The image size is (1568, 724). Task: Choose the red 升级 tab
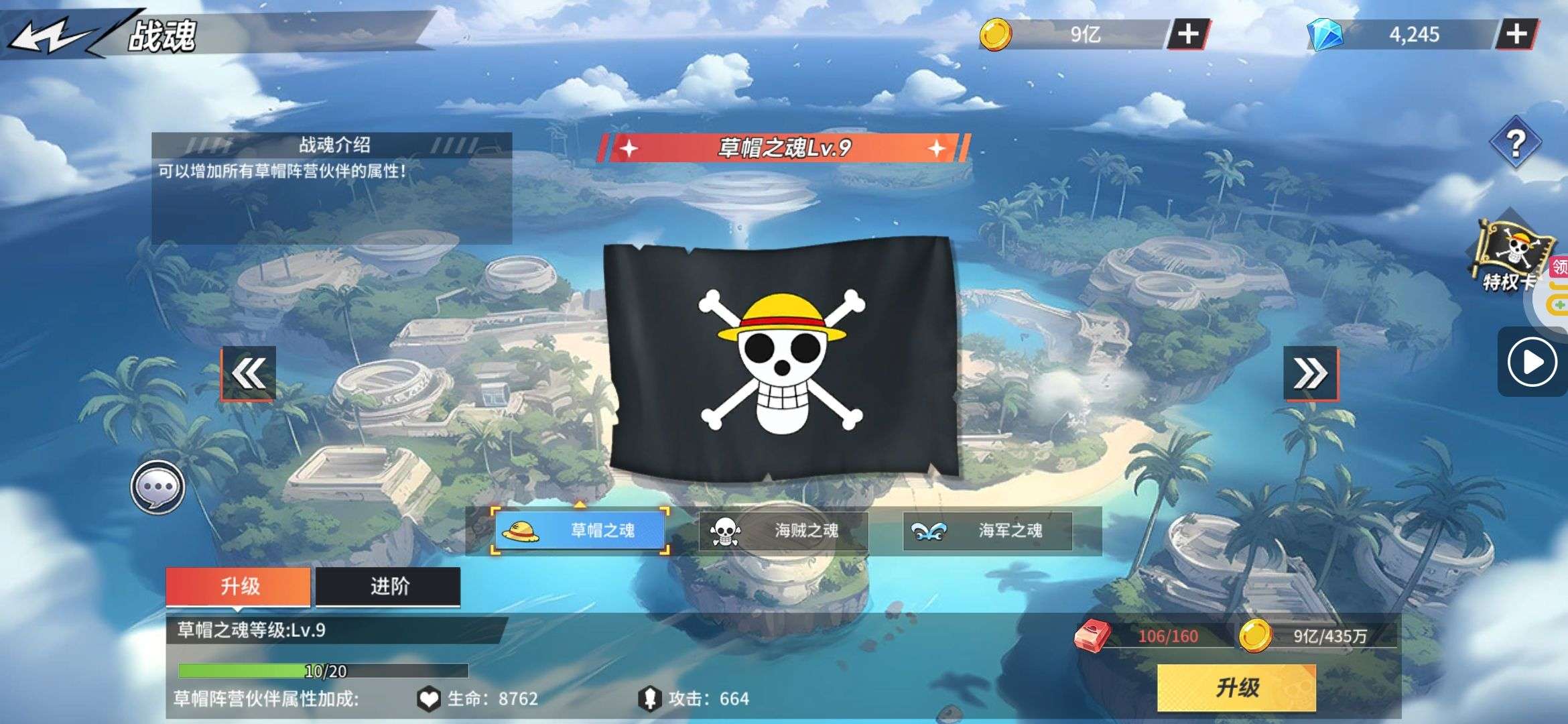pyautogui.click(x=239, y=587)
